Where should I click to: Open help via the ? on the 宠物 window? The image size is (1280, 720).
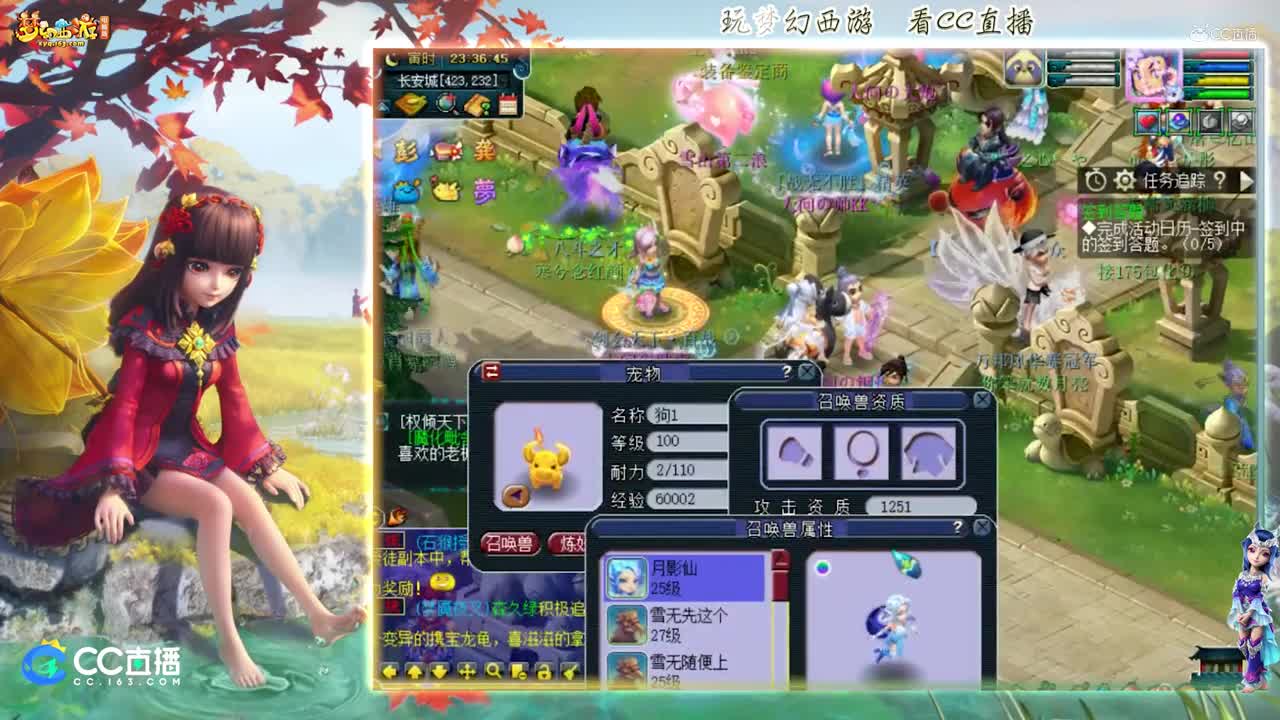787,371
